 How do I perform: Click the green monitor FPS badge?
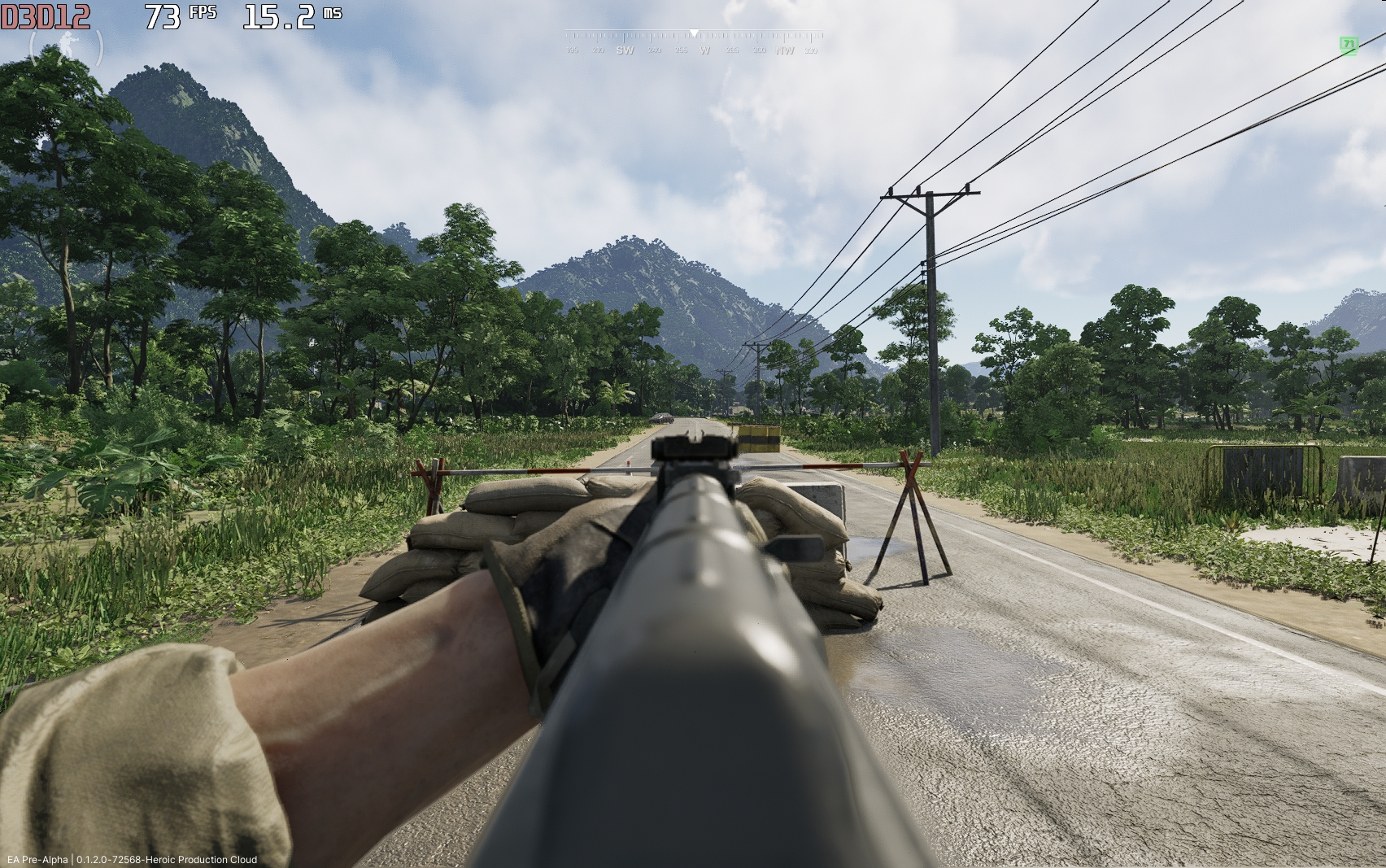(1349, 45)
